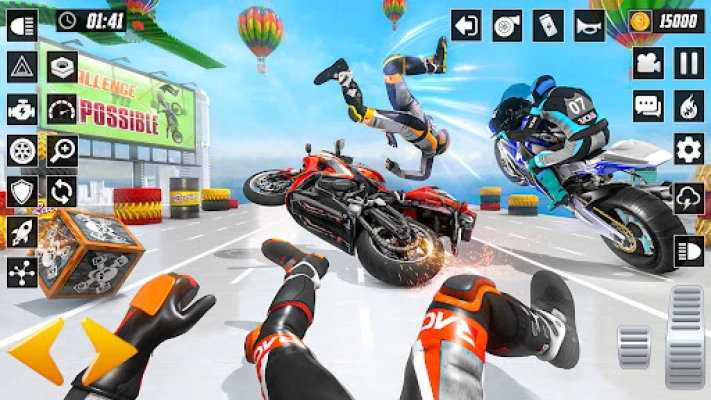The image size is (711, 400).
Task: Switch the camera view
Action: click(x=648, y=63)
